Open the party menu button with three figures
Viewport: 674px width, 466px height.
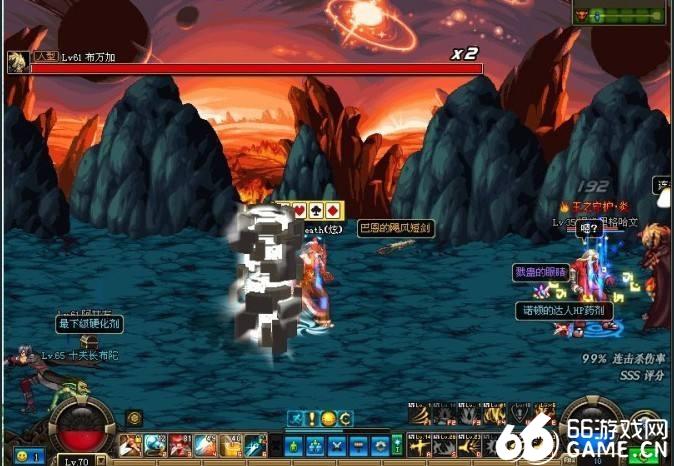(316, 445)
